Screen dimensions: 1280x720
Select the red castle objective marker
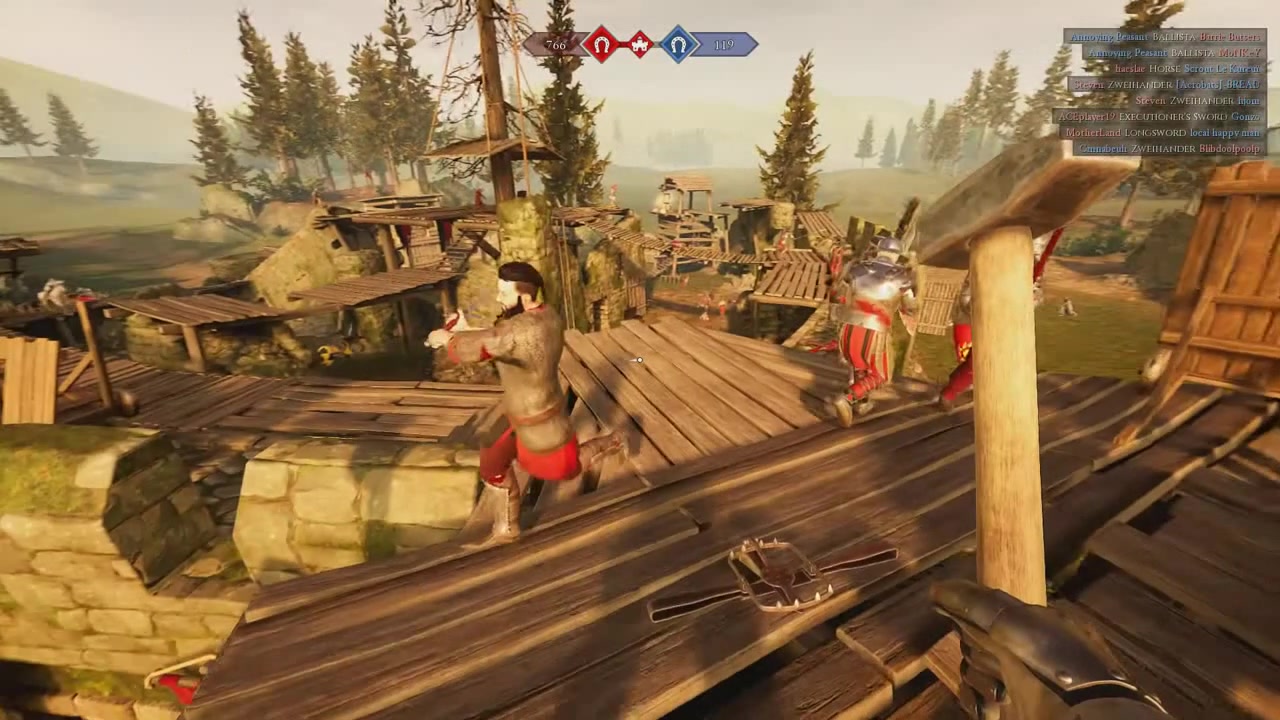(640, 45)
